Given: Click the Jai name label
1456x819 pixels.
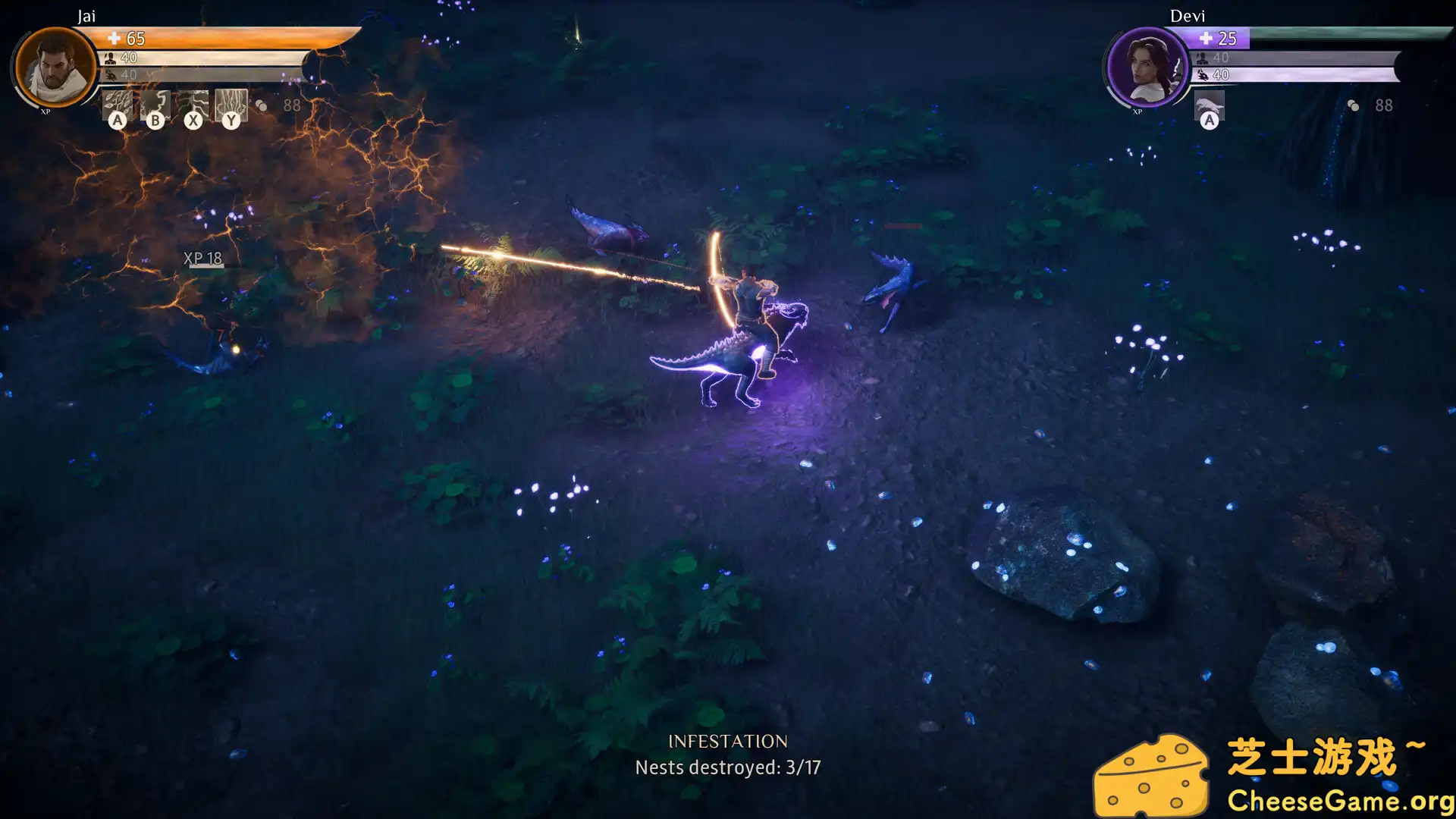Looking at the screenshot, I should [x=87, y=15].
